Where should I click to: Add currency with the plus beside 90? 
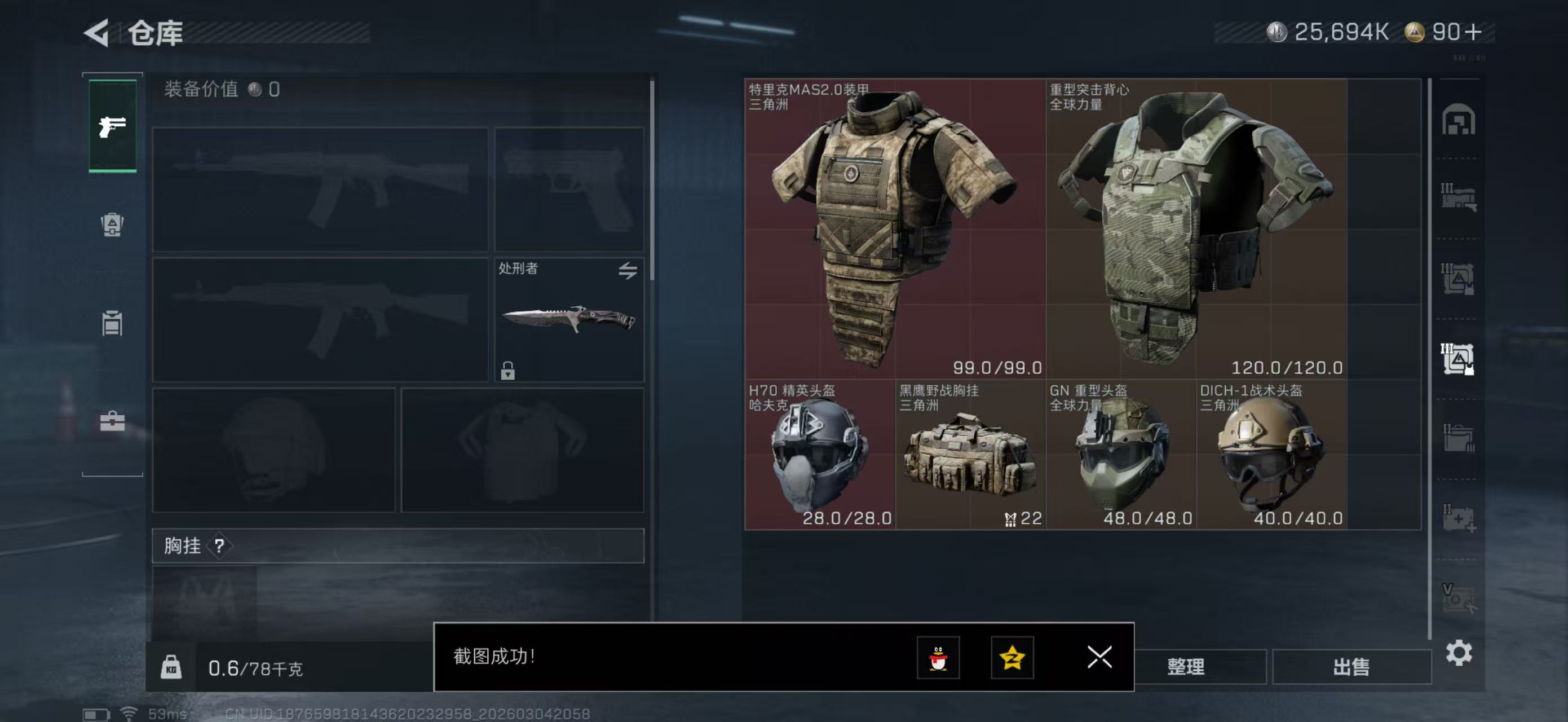pyautogui.click(x=1474, y=32)
